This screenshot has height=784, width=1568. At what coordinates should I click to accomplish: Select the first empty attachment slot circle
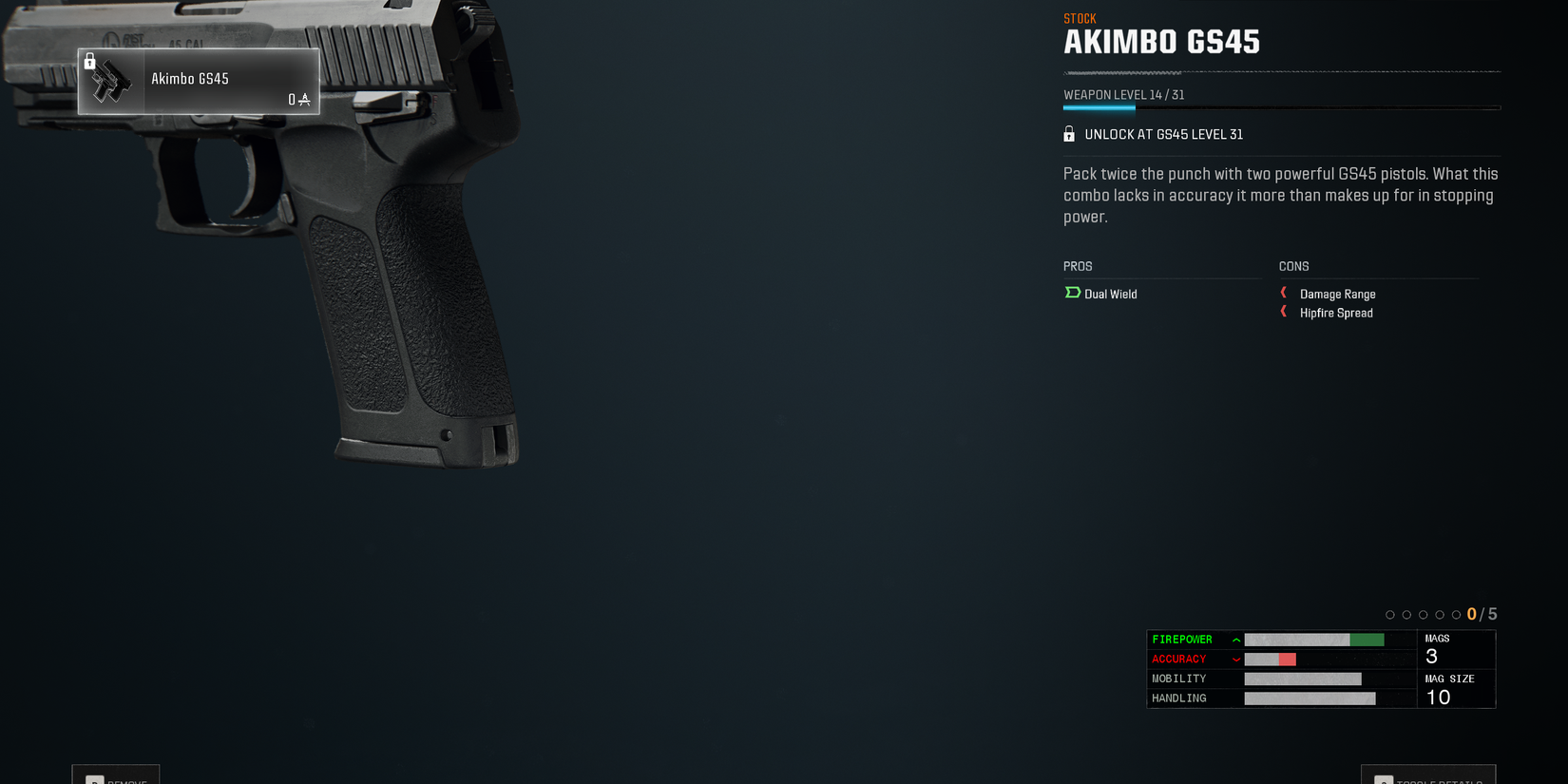1390,614
